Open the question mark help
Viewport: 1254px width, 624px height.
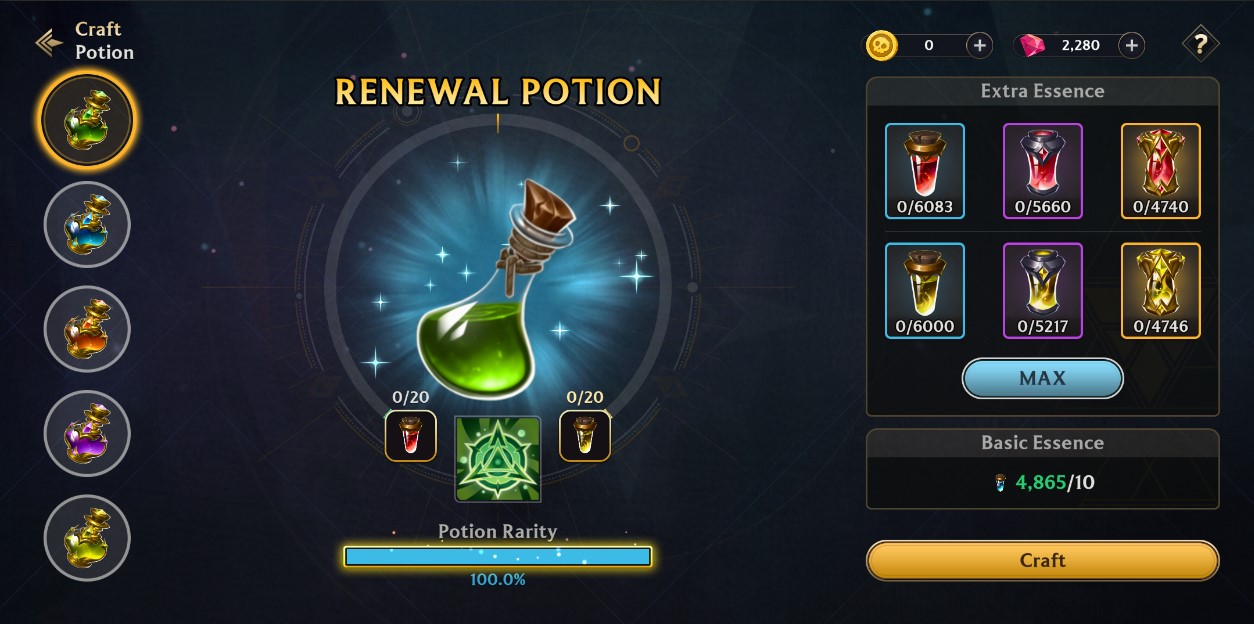click(x=1200, y=44)
